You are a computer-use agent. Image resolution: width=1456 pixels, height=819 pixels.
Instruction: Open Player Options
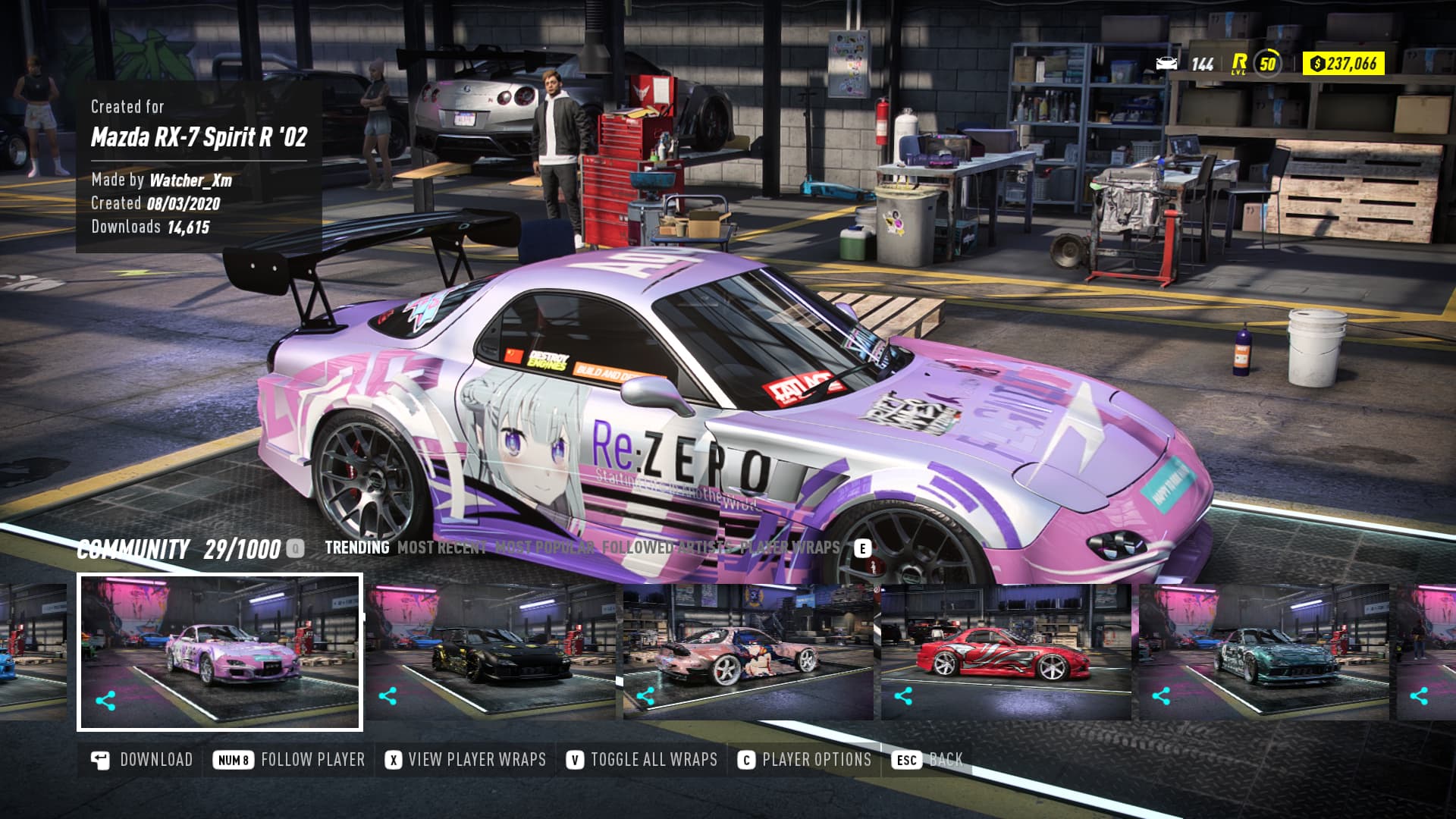pos(805,760)
